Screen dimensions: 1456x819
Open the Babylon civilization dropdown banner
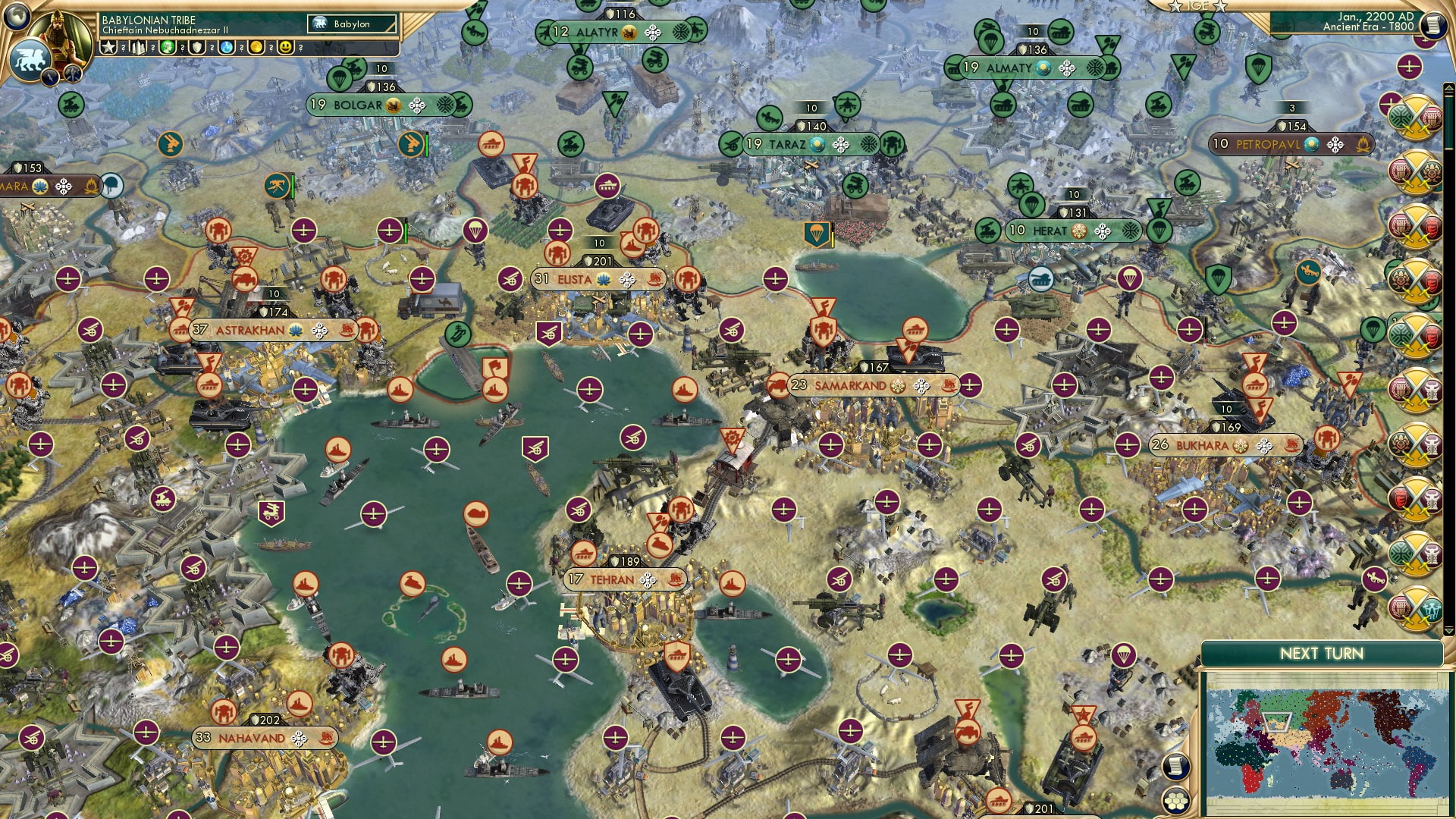[x=351, y=24]
